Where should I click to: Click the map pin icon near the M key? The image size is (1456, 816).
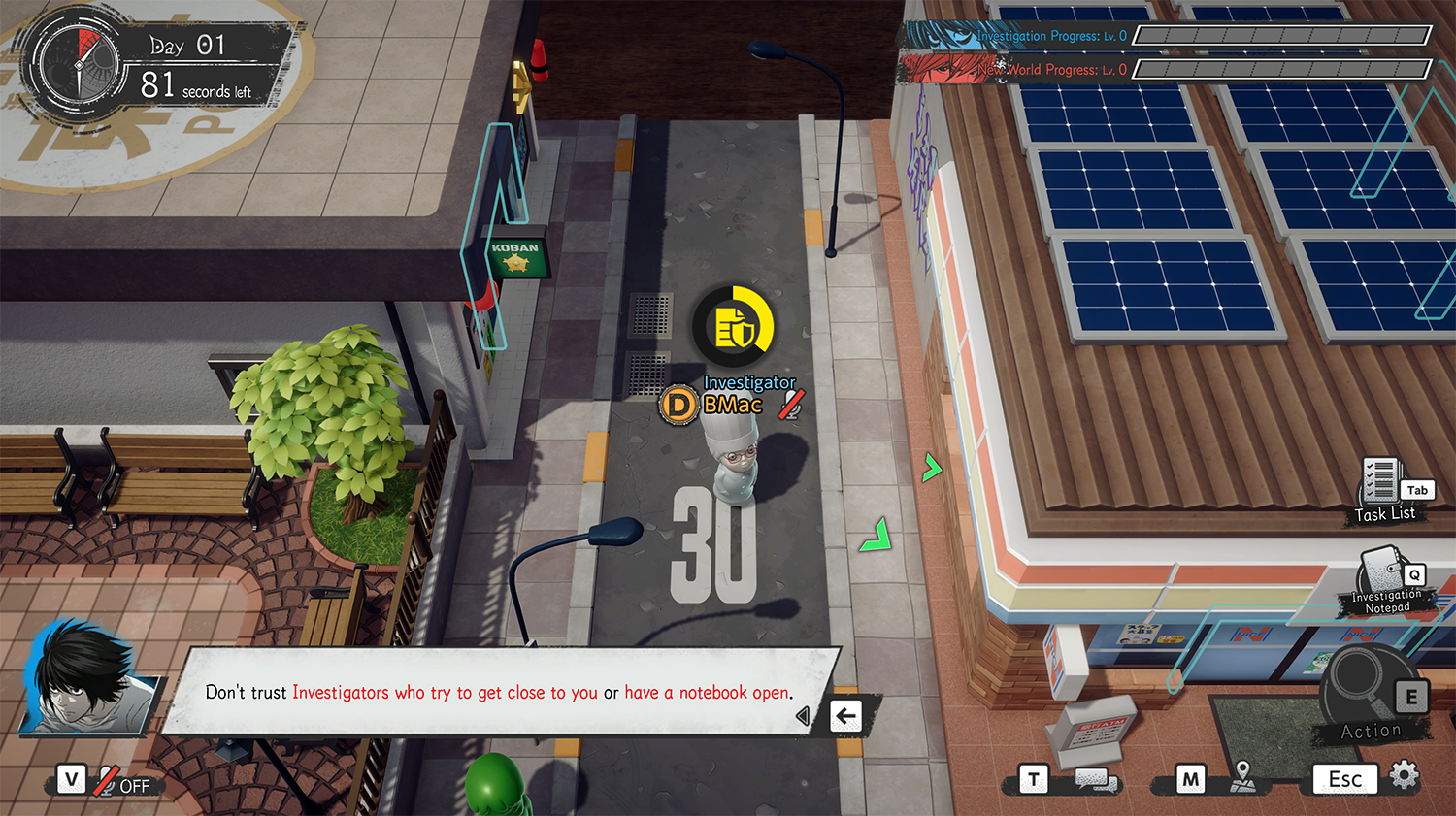point(1242,777)
